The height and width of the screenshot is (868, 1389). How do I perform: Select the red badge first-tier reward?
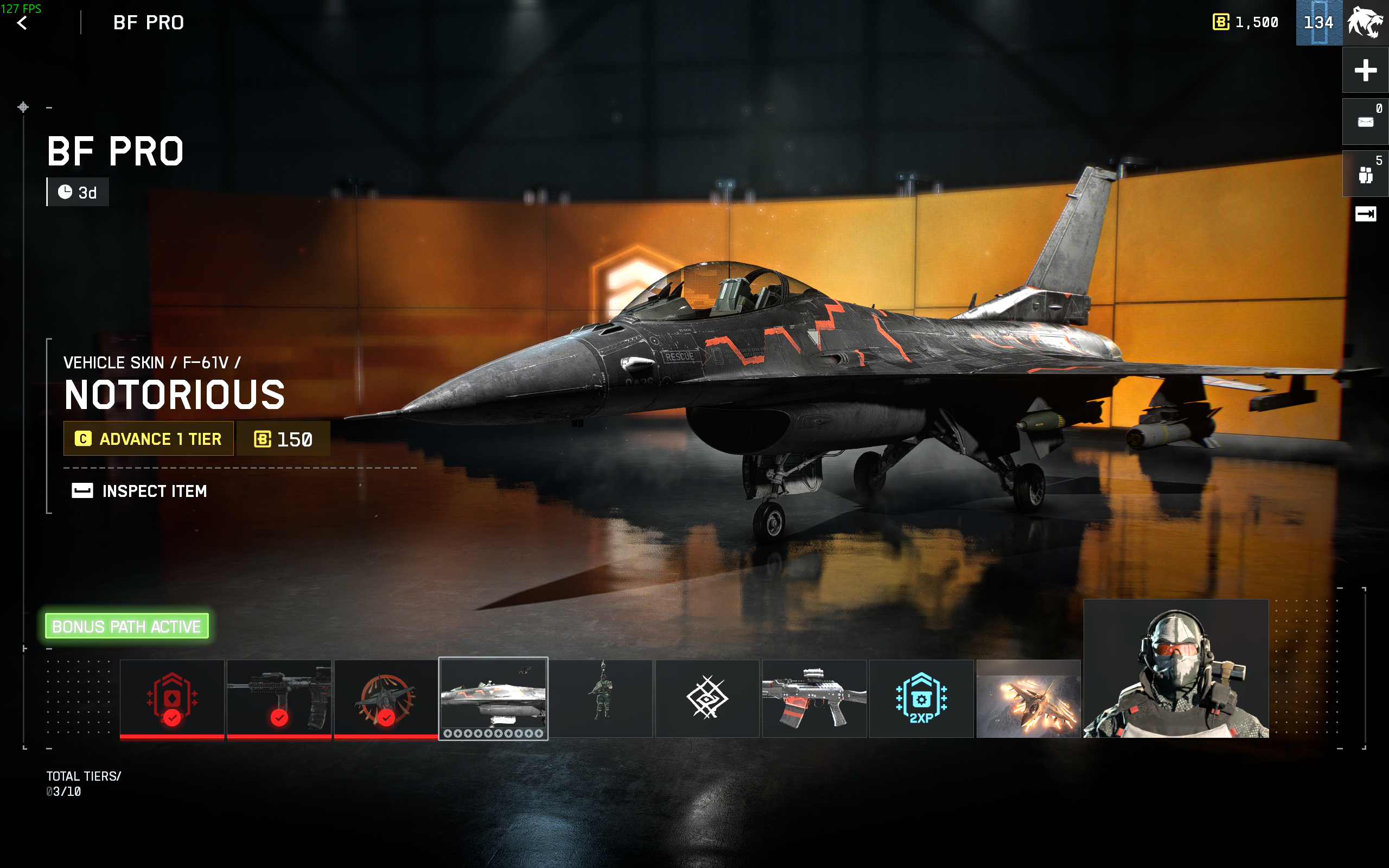(x=171, y=698)
